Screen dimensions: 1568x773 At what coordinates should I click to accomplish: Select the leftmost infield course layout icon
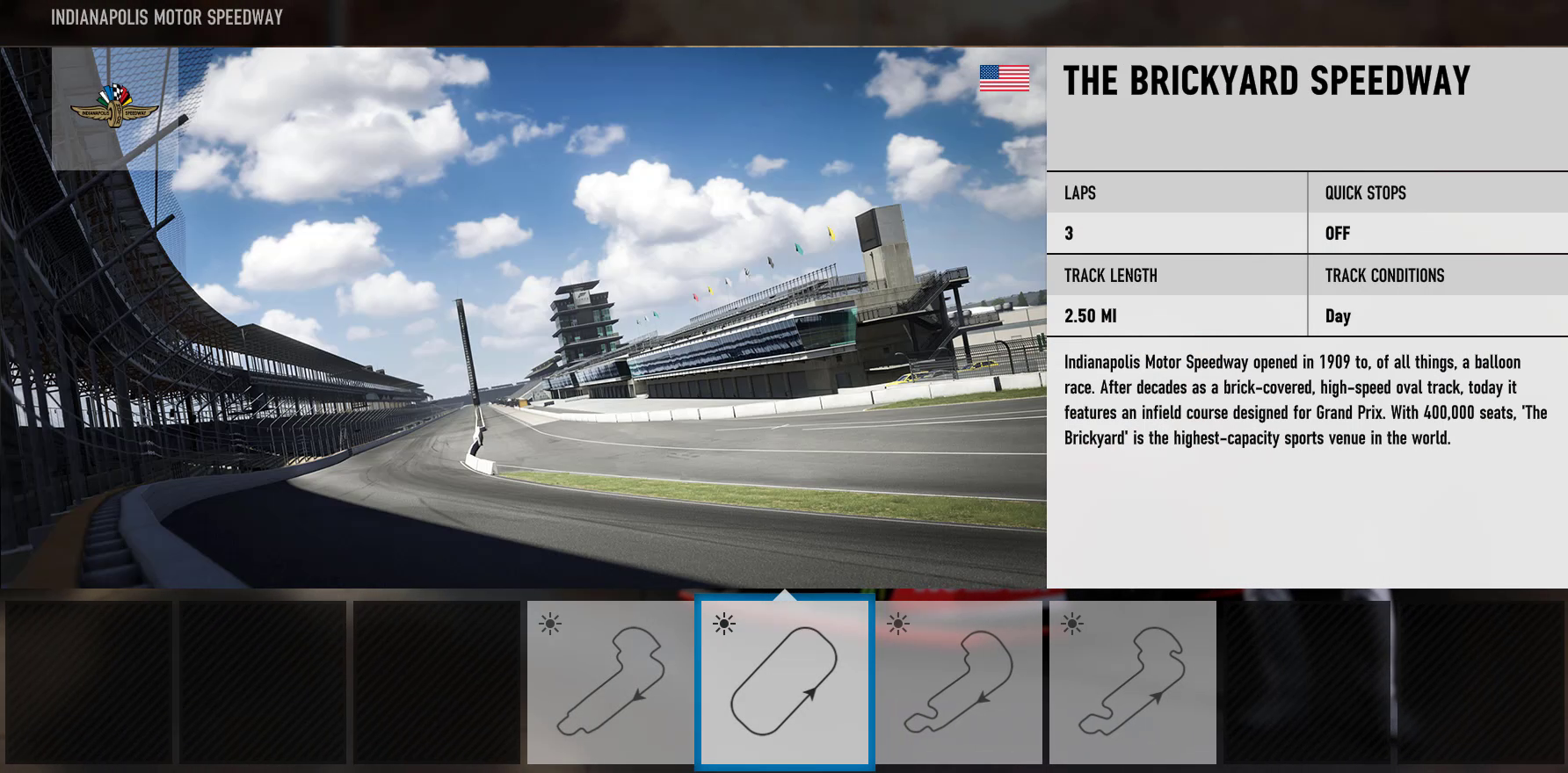(x=611, y=683)
